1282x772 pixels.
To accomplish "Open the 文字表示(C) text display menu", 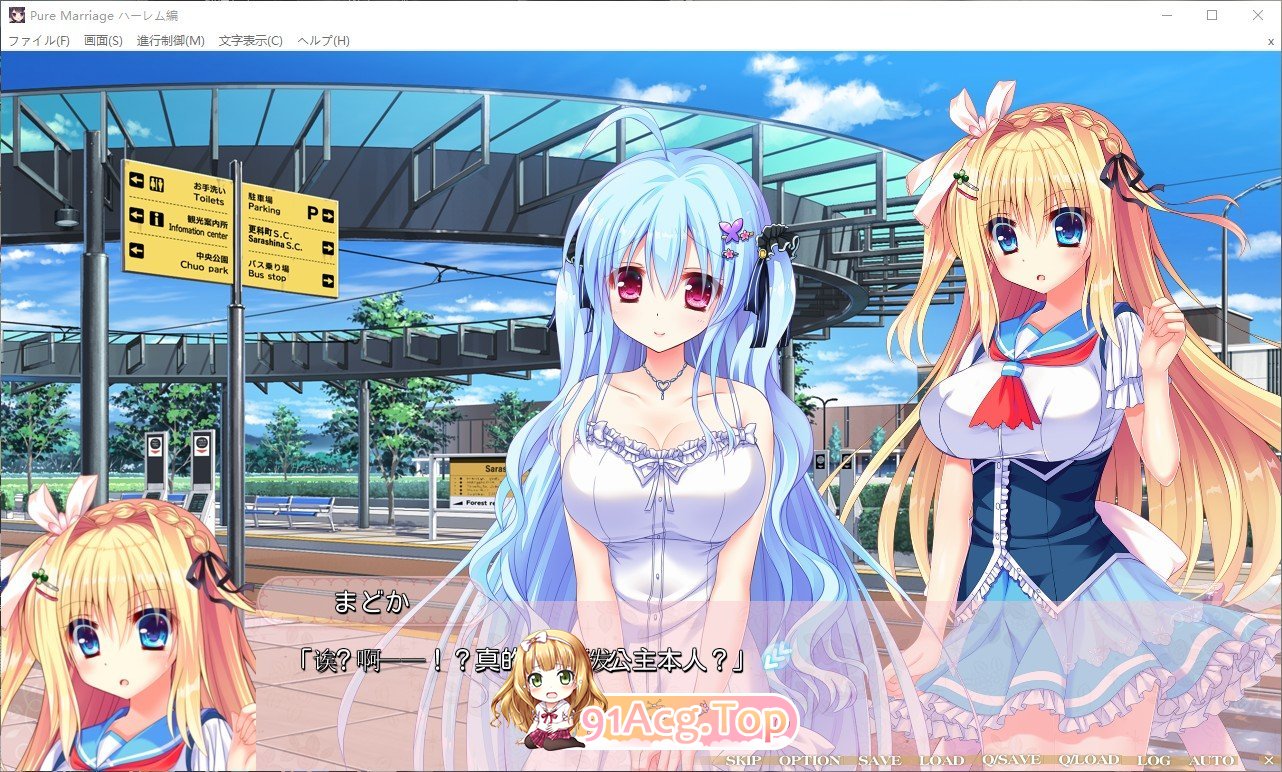I will [x=249, y=41].
